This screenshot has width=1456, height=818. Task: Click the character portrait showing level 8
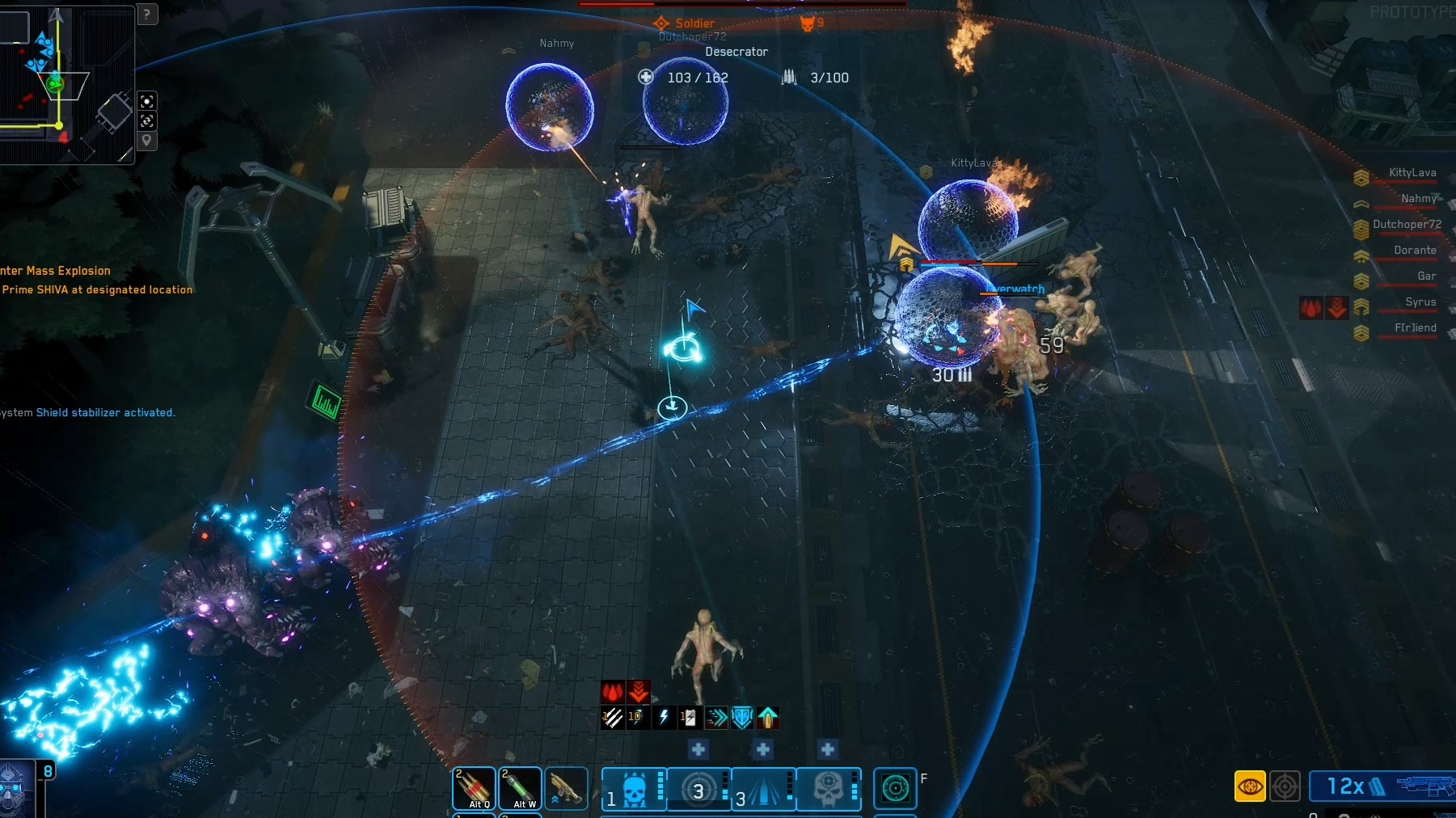point(16,789)
